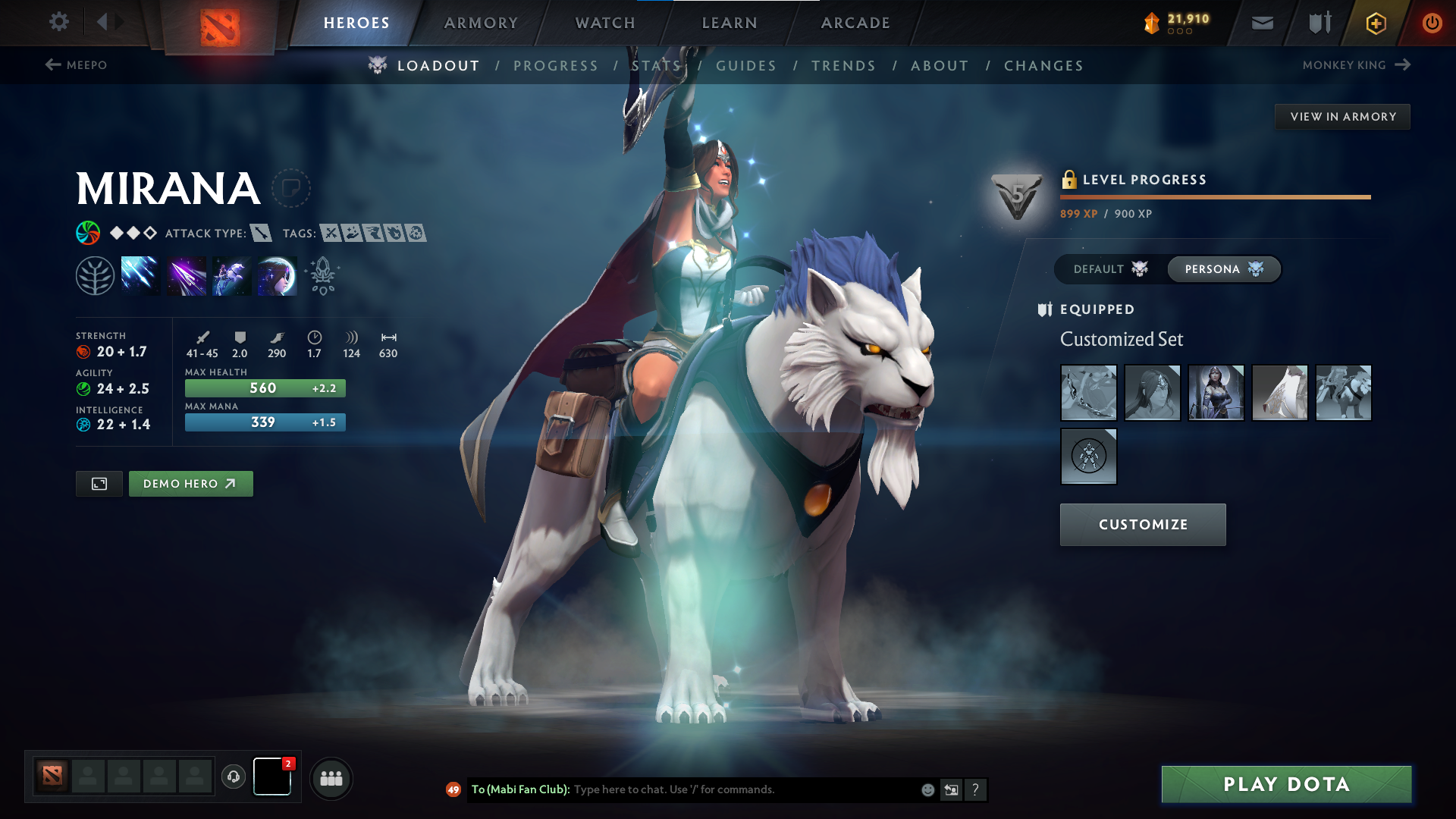1456x819 pixels.
Task: Select the first Customized Set item thumbnail
Action: [x=1088, y=393]
